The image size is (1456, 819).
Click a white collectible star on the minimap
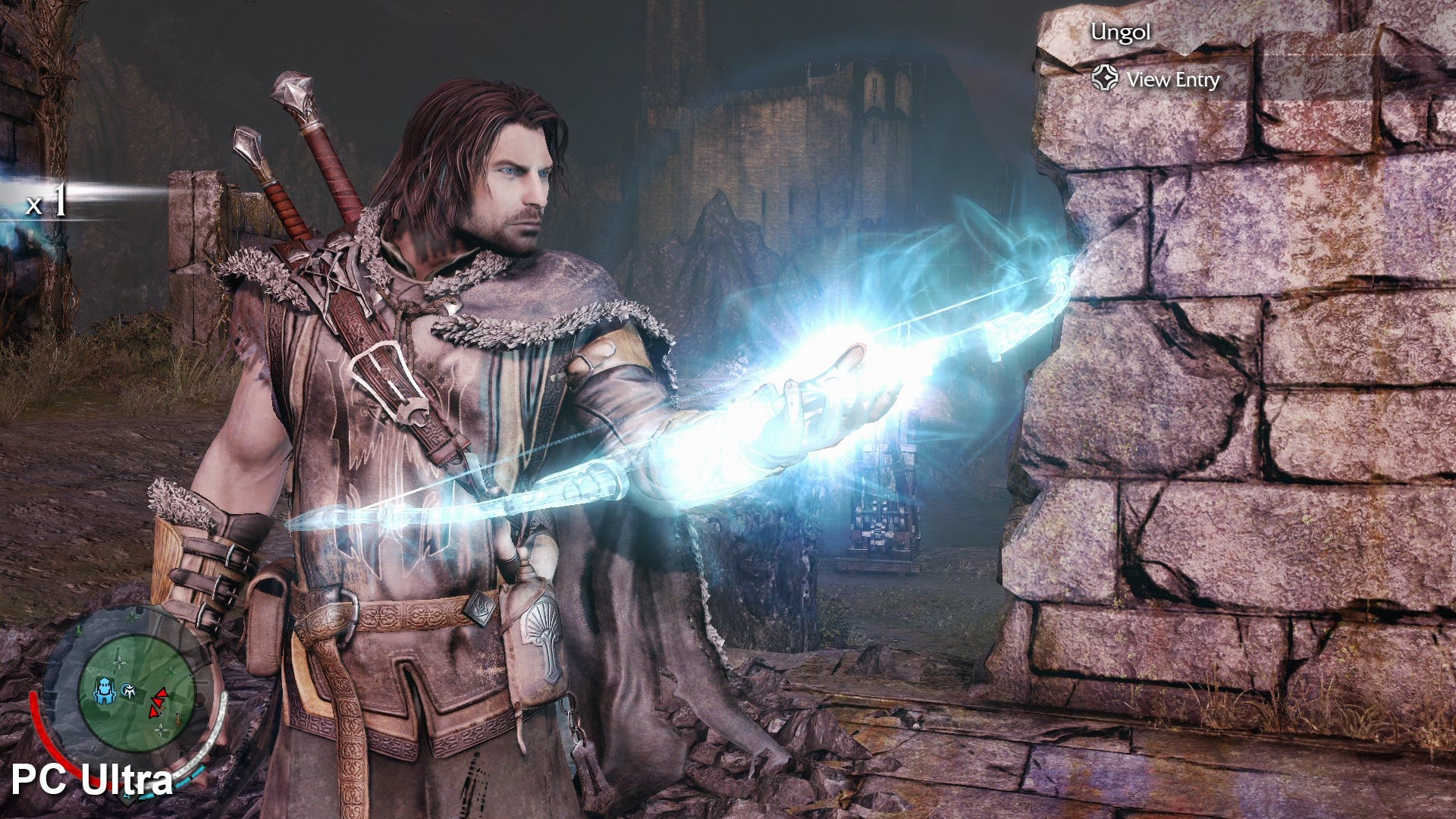pyautogui.click(x=119, y=662)
